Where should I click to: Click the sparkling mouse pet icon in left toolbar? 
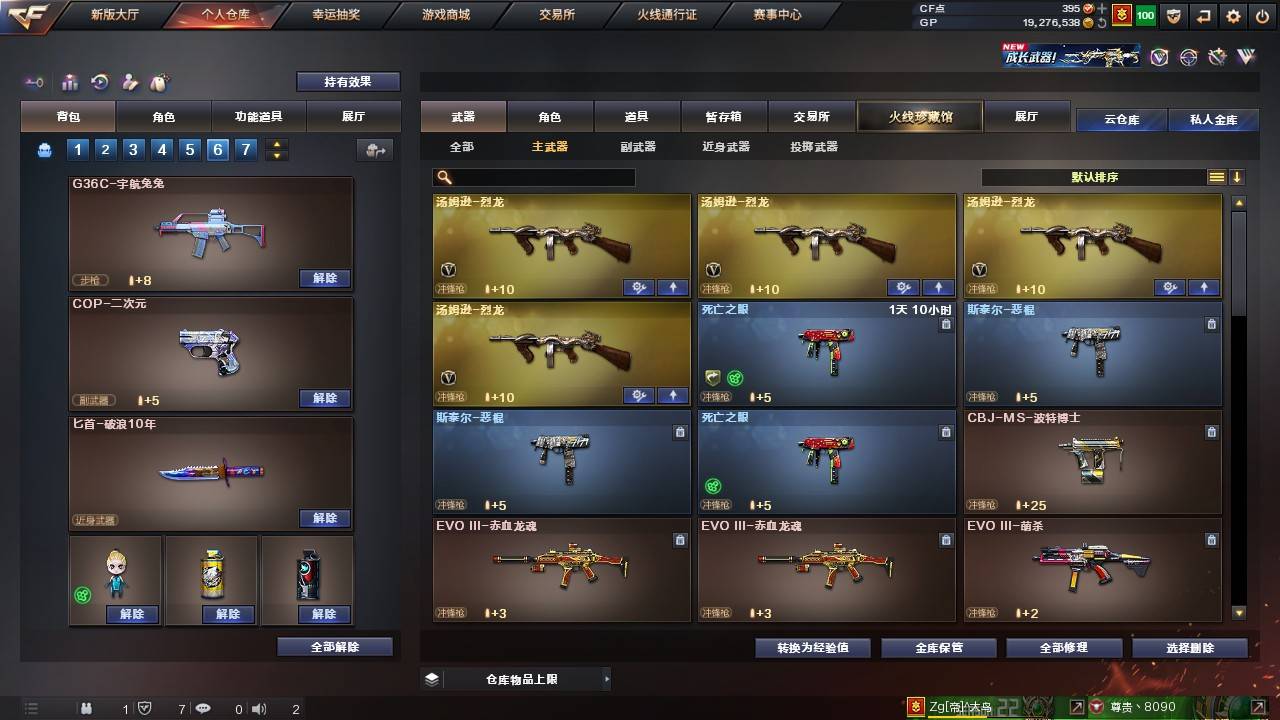(158, 82)
